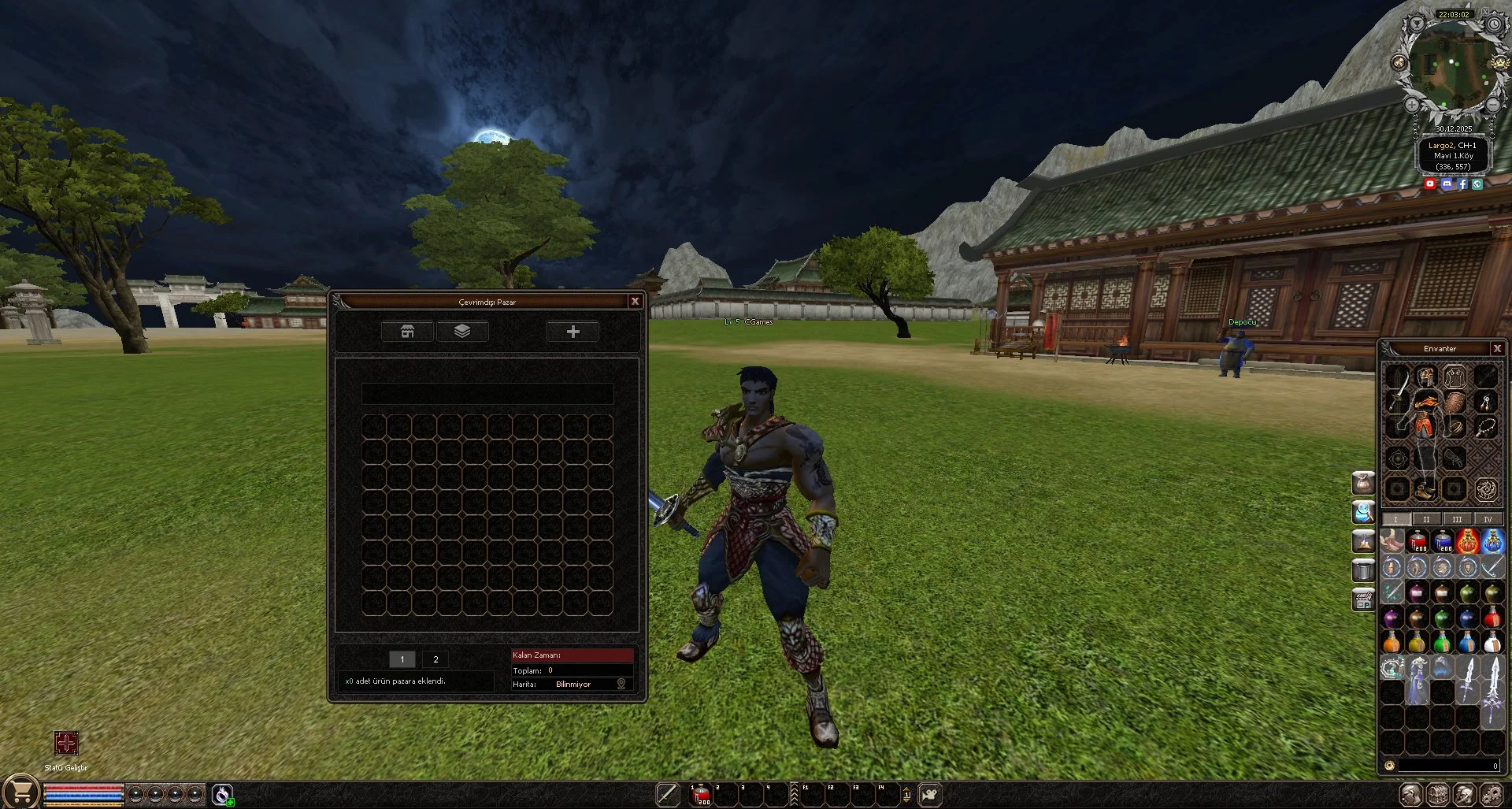Open the magnifying glass search side button
Image resolution: width=1512 pixels, height=809 pixels.
1363,512
